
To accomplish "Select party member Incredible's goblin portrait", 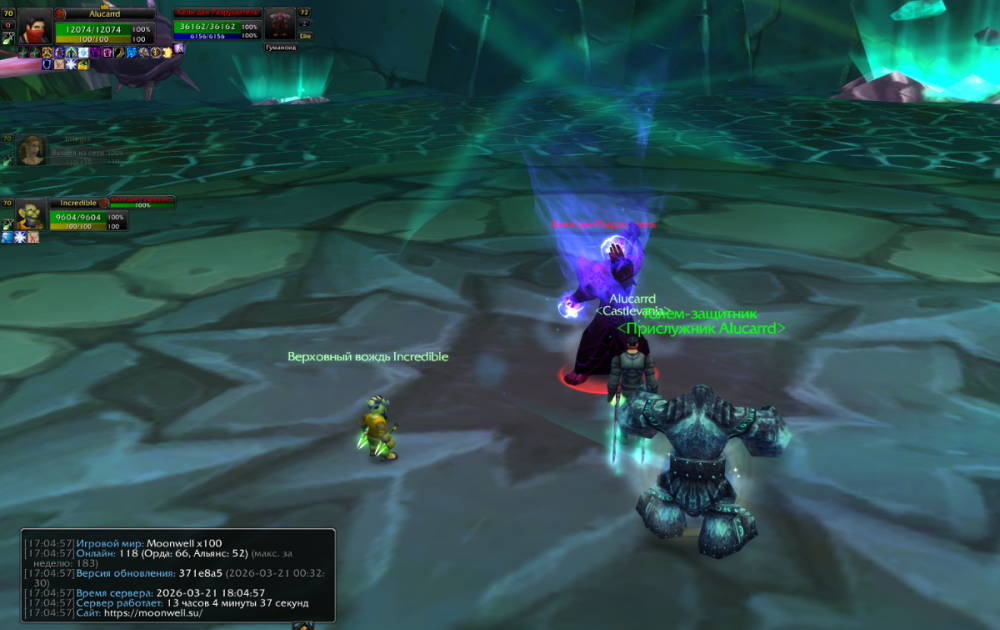I will tap(31, 214).
